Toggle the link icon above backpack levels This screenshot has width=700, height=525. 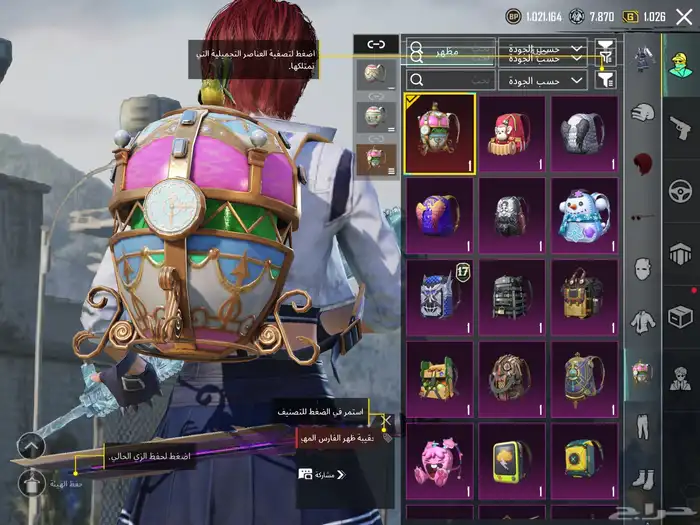pyautogui.click(x=375, y=44)
